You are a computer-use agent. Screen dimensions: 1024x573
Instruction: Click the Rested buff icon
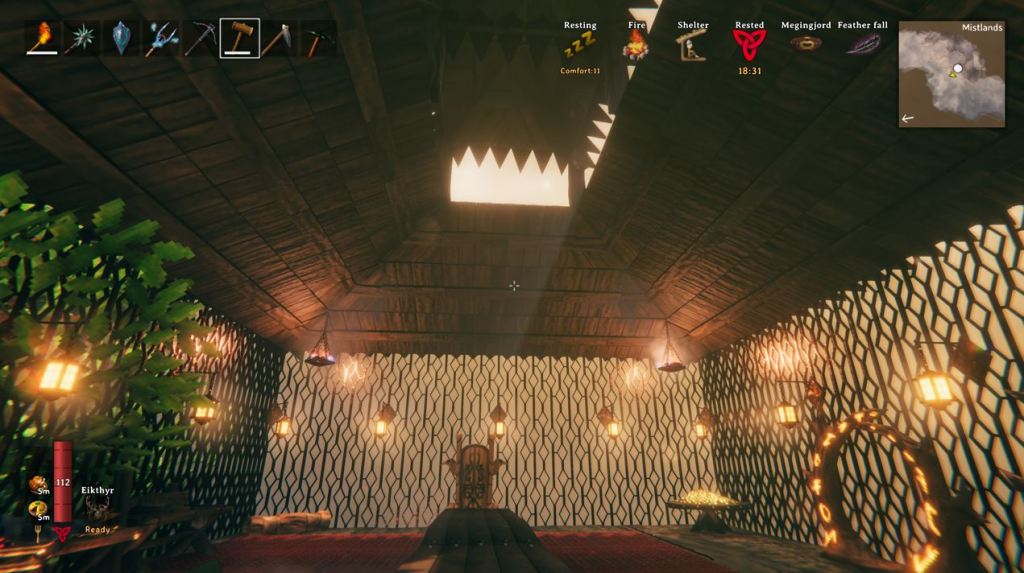[749, 44]
